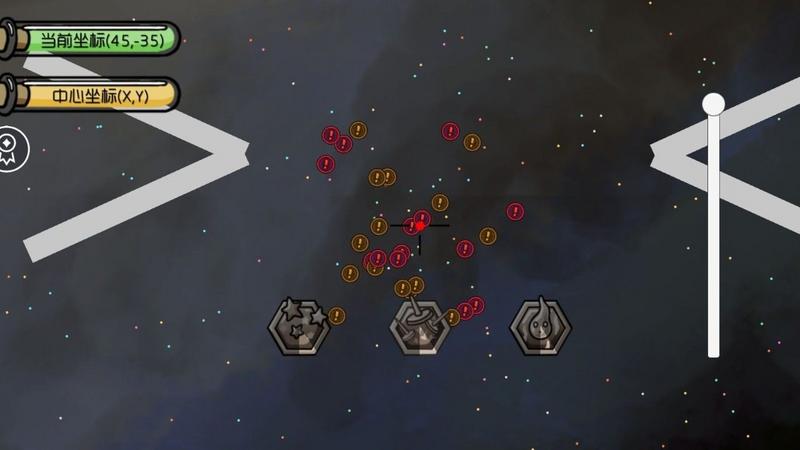Select the hexagon with three stars
This screenshot has width=800, height=450.
299,325
